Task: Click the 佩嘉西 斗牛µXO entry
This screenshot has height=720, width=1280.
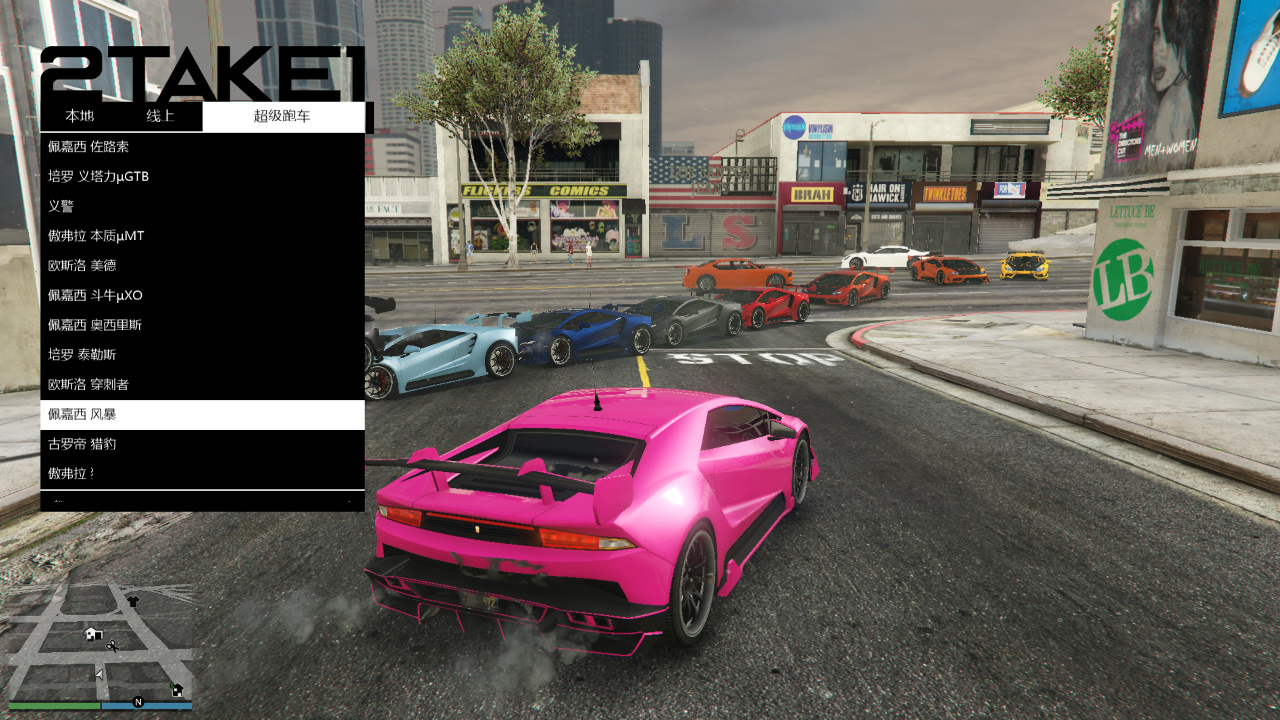Action: coord(202,295)
